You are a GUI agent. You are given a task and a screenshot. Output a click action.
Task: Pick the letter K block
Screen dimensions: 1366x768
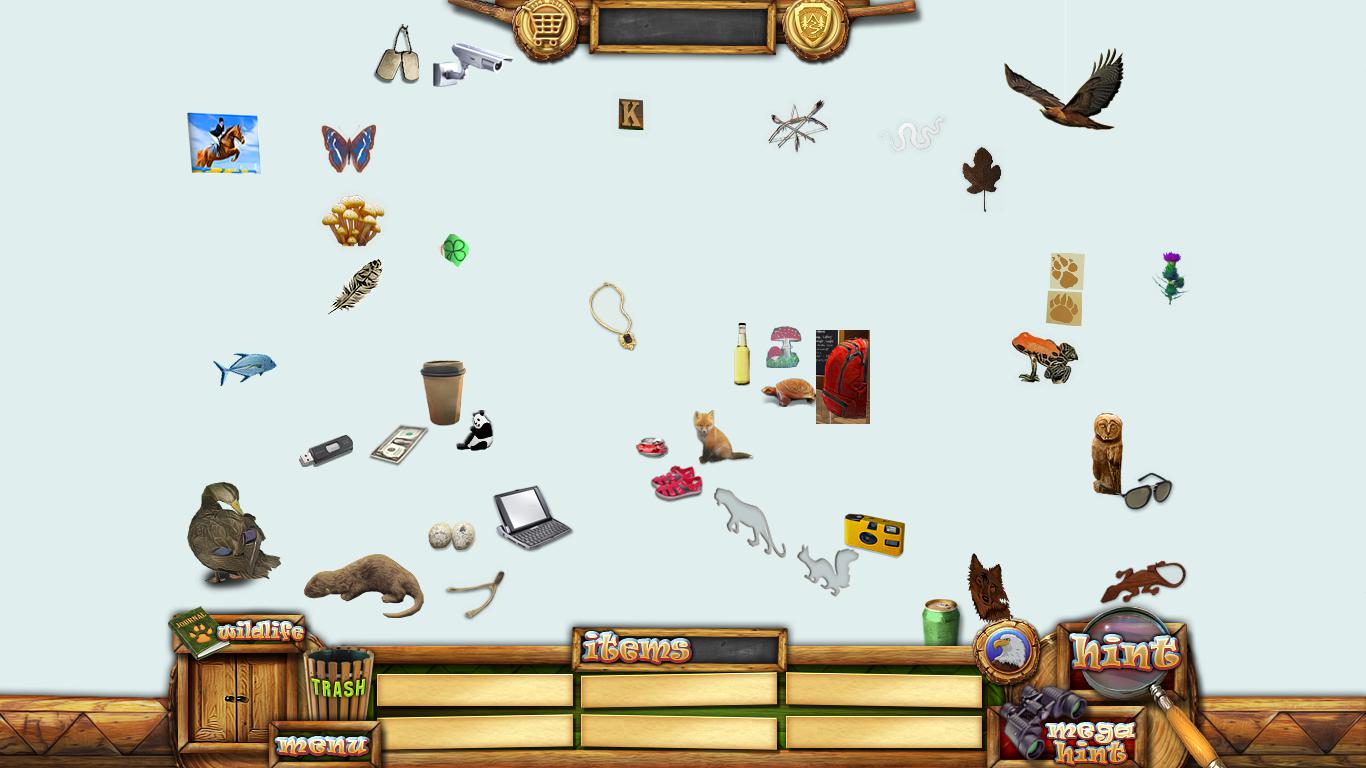coord(630,115)
